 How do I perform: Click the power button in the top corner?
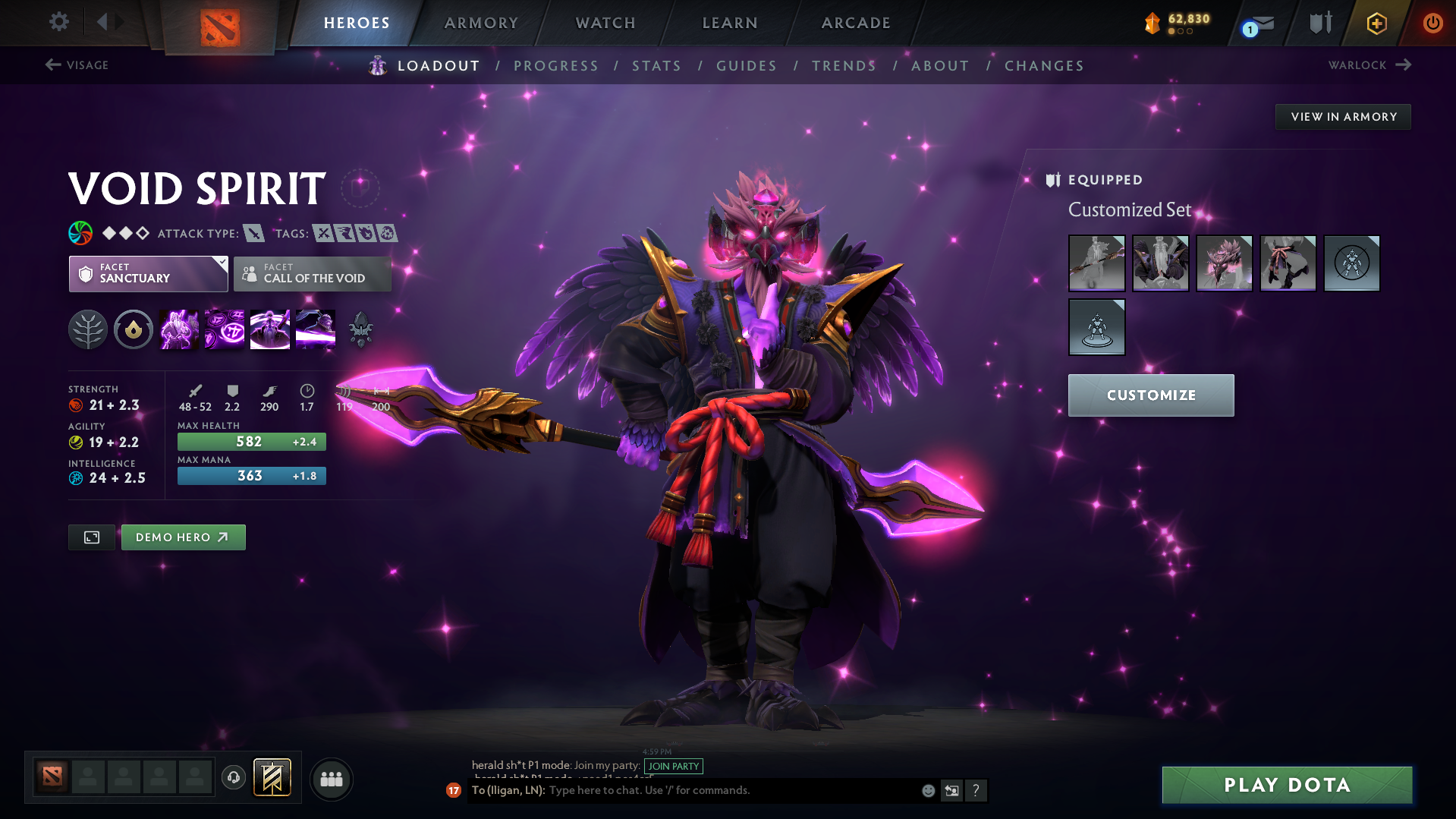click(1432, 23)
